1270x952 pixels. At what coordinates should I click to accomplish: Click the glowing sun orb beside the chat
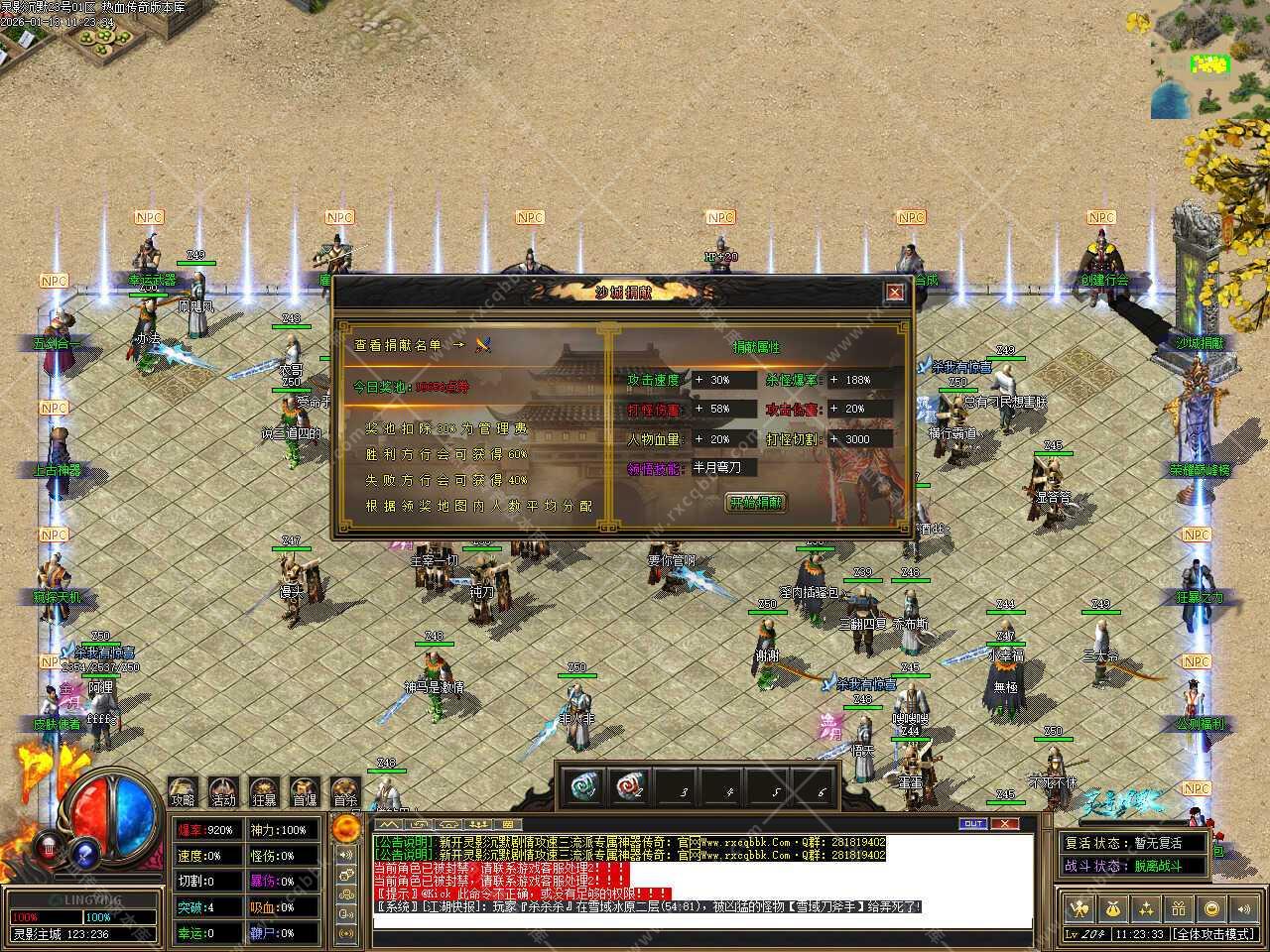click(x=346, y=828)
